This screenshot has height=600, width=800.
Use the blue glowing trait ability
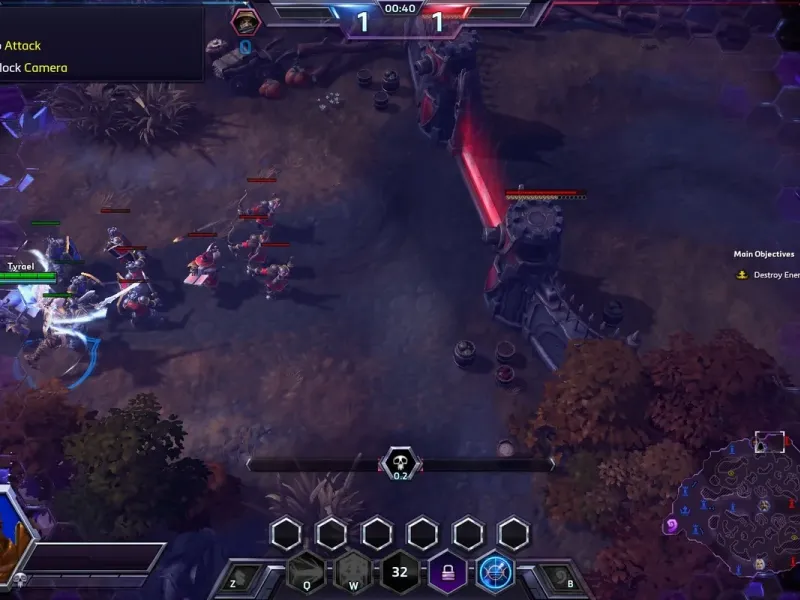click(x=494, y=573)
